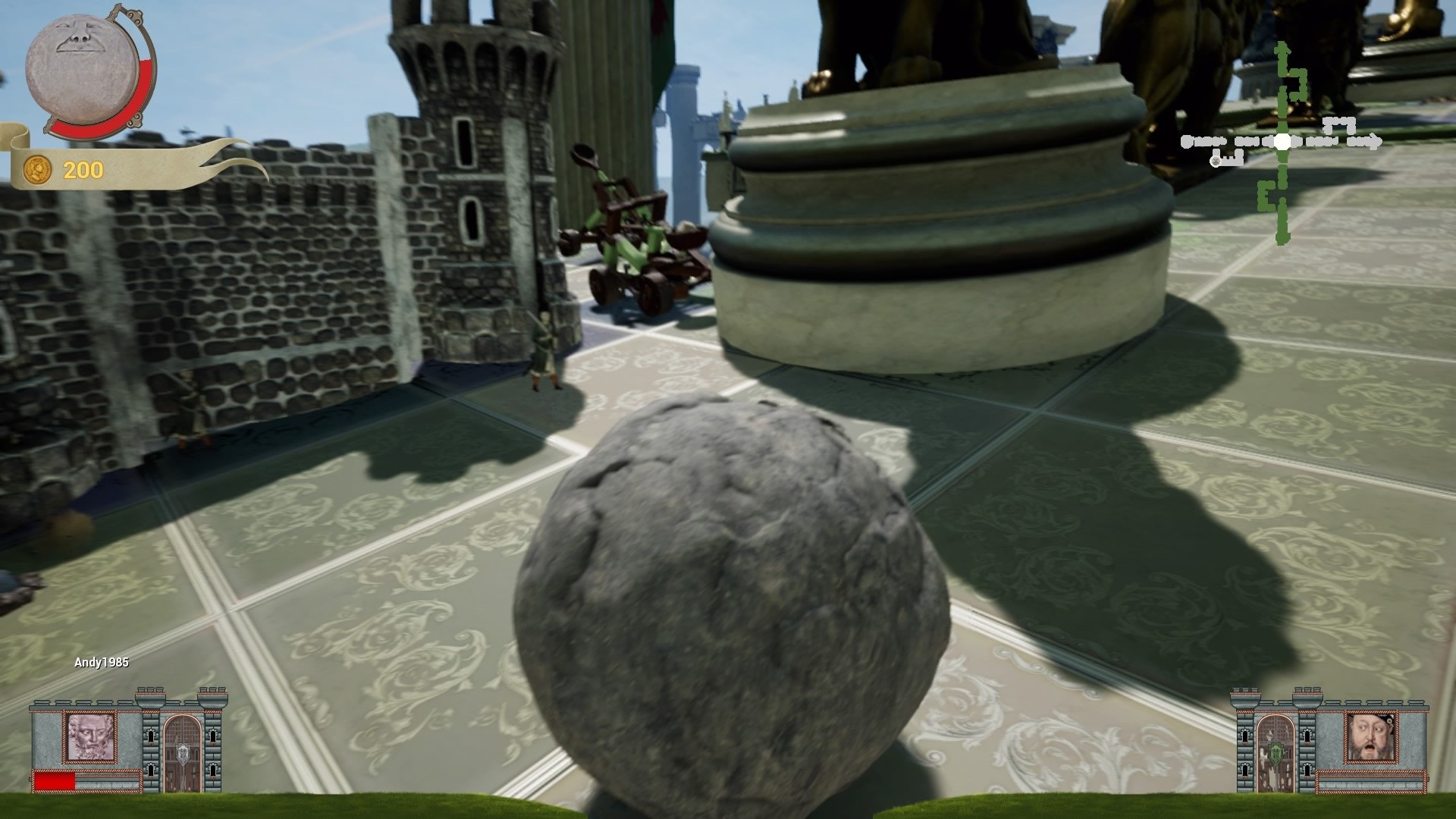1456x819 pixels.
Task: Open the Andy1985 player nameplate
Action: [102, 661]
